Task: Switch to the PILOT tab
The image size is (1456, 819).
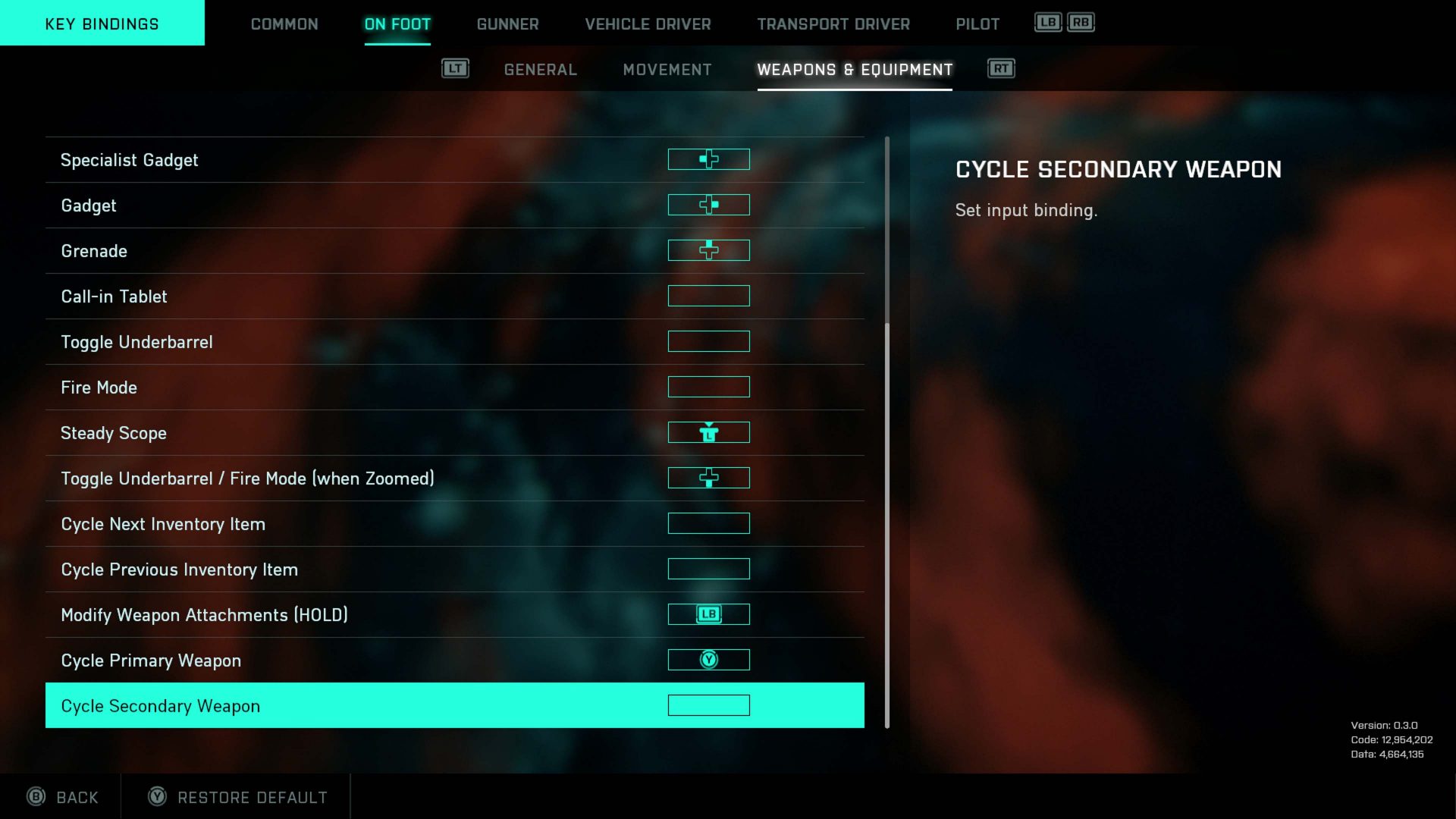Action: point(977,24)
